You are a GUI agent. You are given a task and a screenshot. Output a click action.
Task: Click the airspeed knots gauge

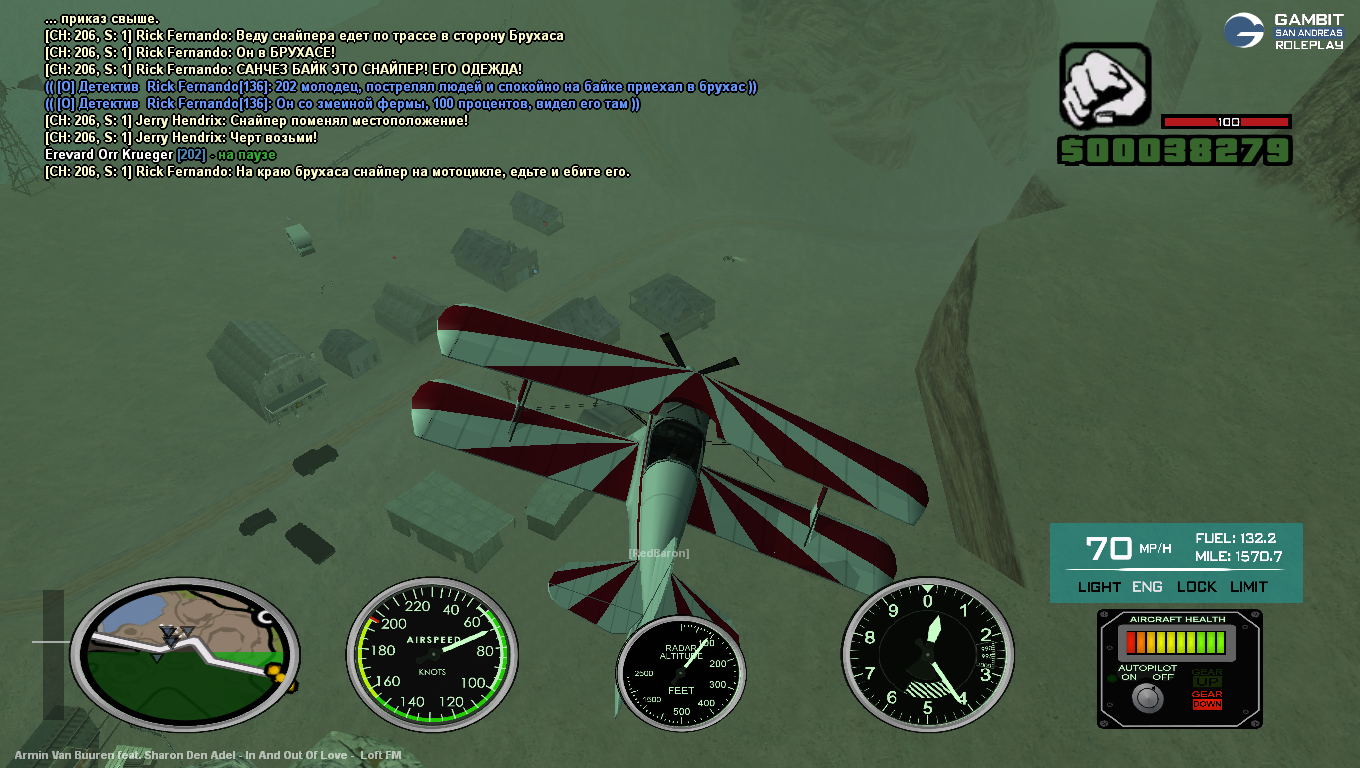431,656
